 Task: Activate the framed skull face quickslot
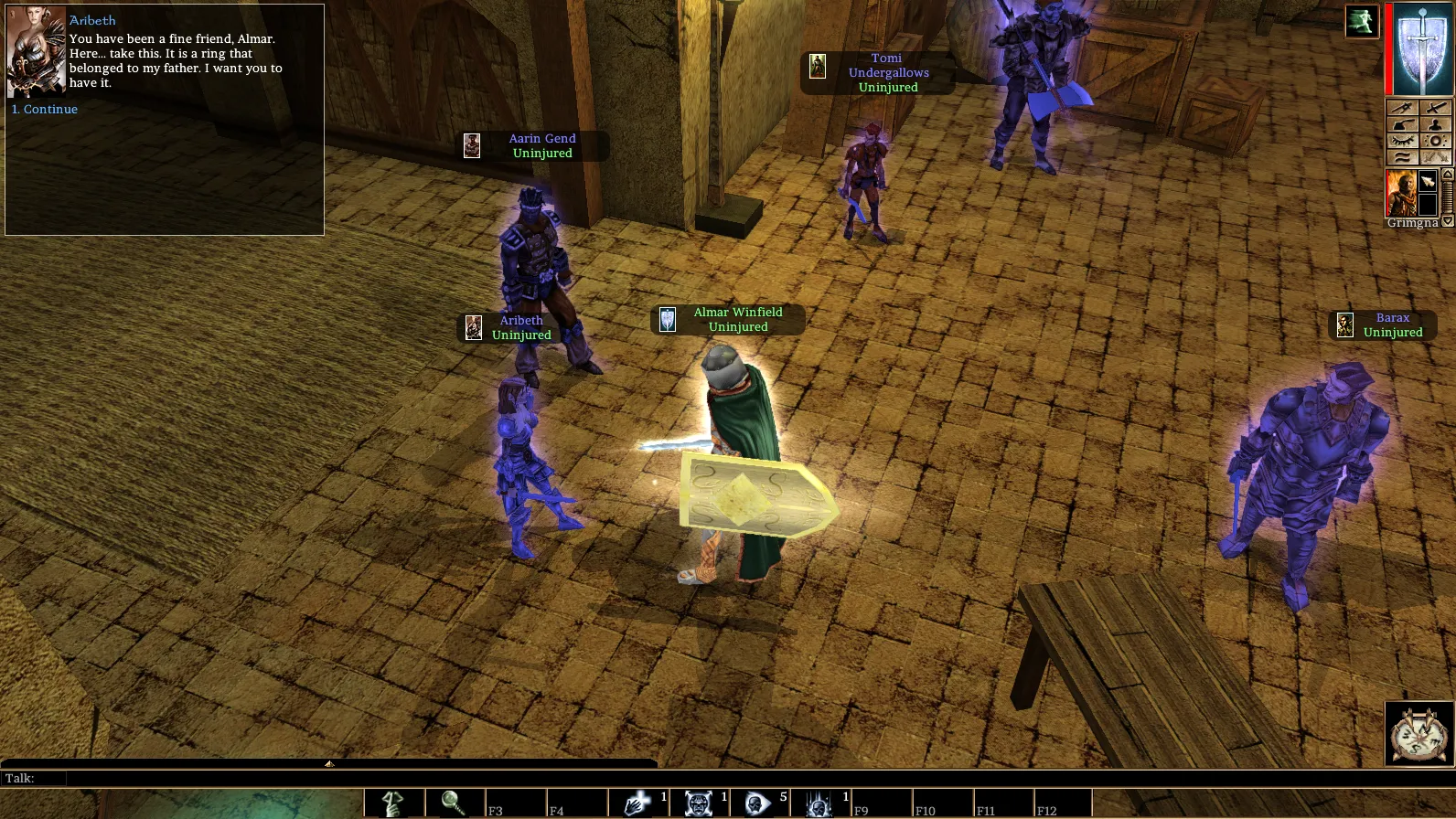coord(698,803)
